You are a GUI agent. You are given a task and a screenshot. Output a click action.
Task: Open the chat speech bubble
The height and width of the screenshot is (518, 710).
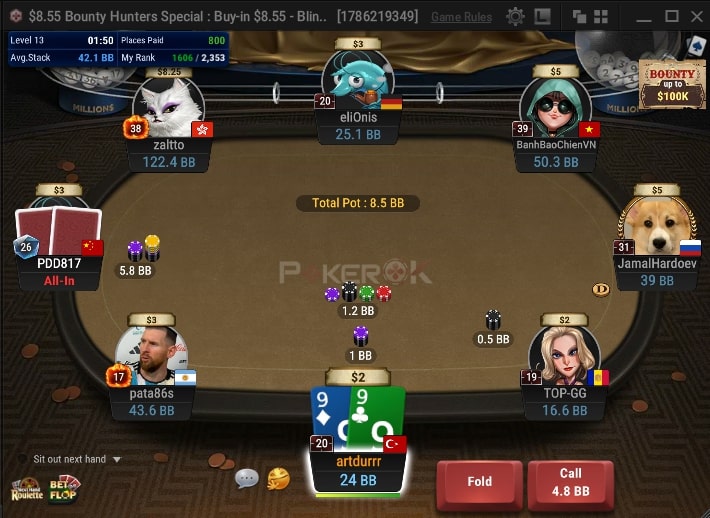click(x=246, y=479)
